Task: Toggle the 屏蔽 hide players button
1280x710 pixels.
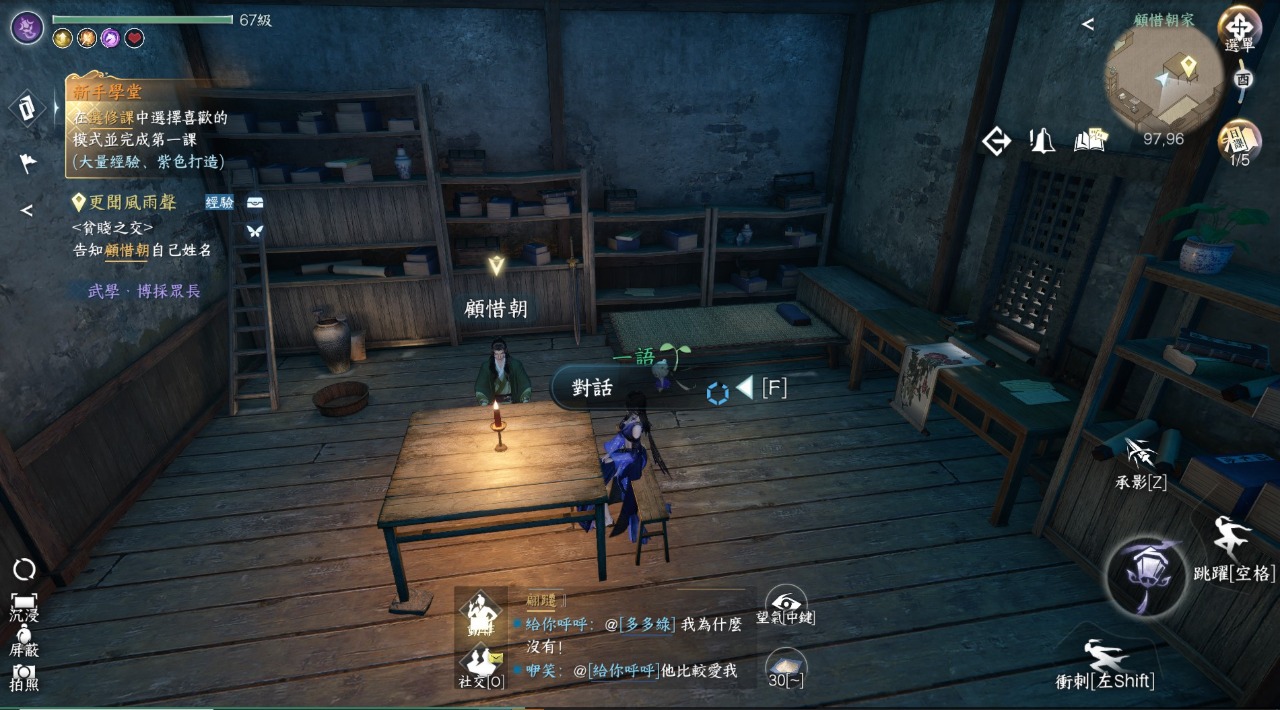Action: pos(24,638)
